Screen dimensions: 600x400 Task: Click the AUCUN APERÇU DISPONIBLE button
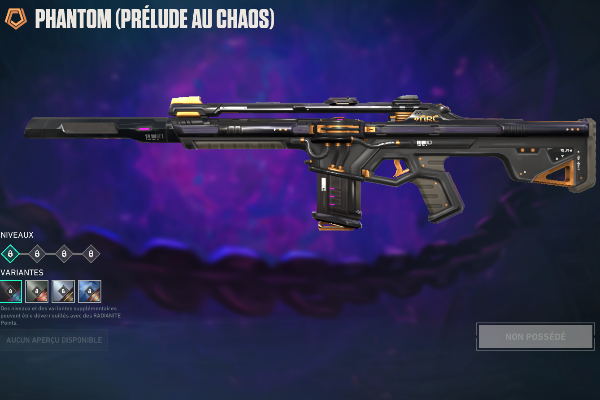pyautogui.click(x=54, y=341)
